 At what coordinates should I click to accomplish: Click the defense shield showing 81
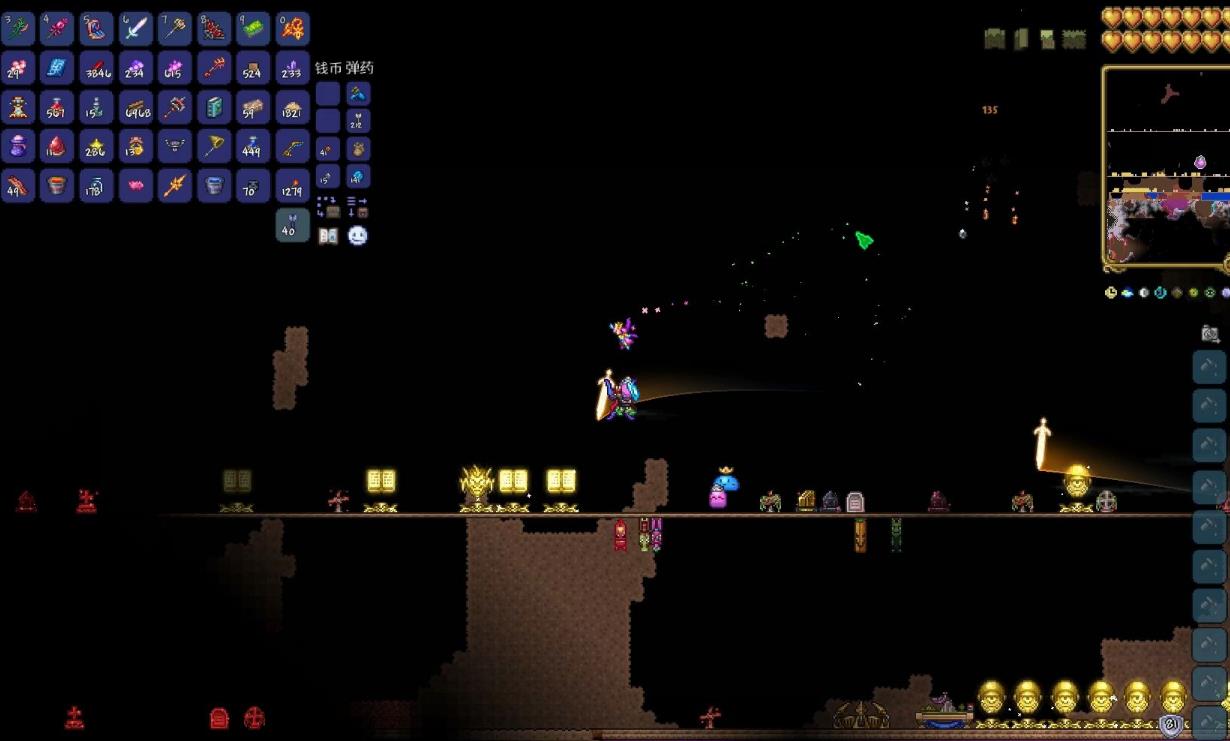click(1172, 725)
